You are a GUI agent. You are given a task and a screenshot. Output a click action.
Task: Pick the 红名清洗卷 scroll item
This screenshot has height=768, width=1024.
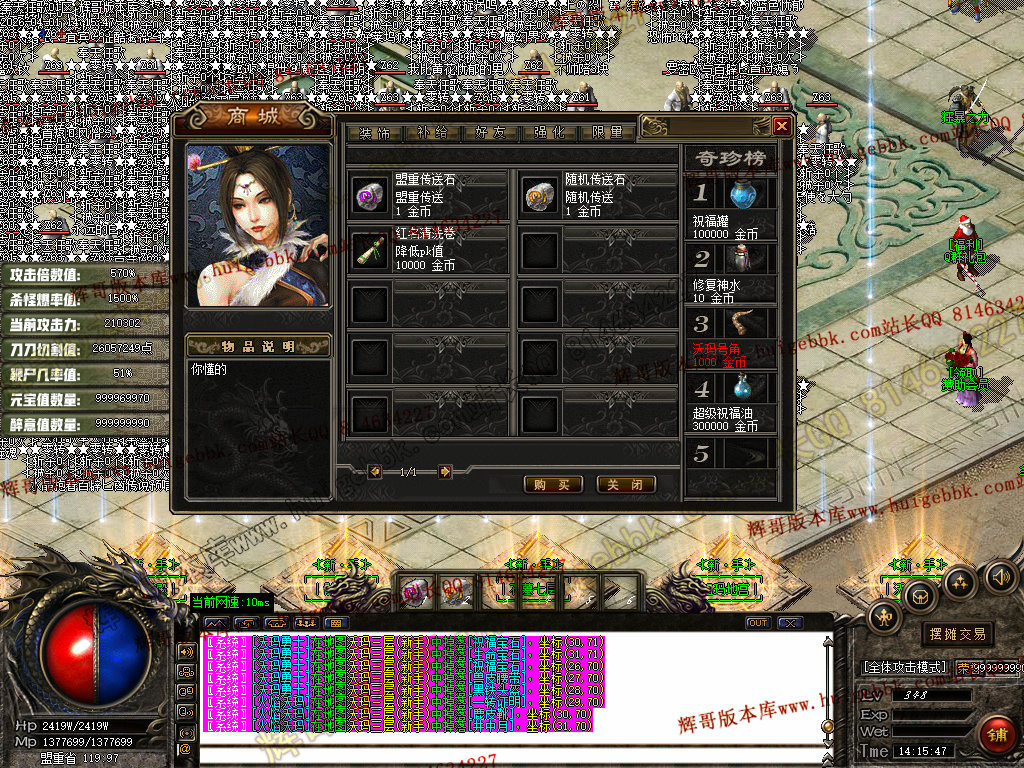pos(368,250)
